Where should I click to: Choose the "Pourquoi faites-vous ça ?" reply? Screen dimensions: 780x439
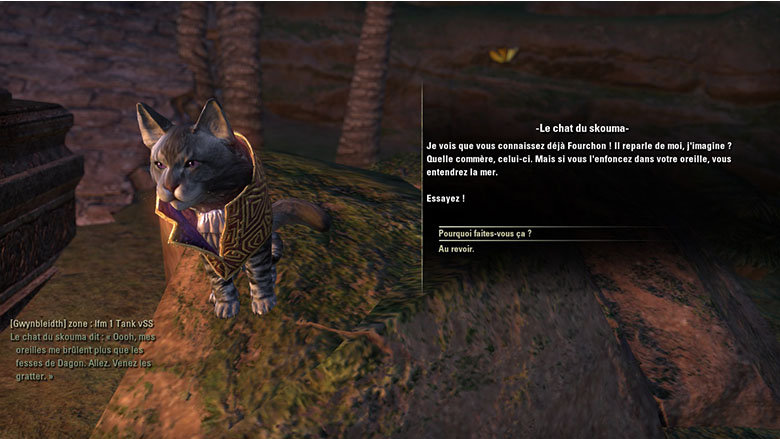tap(485, 233)
